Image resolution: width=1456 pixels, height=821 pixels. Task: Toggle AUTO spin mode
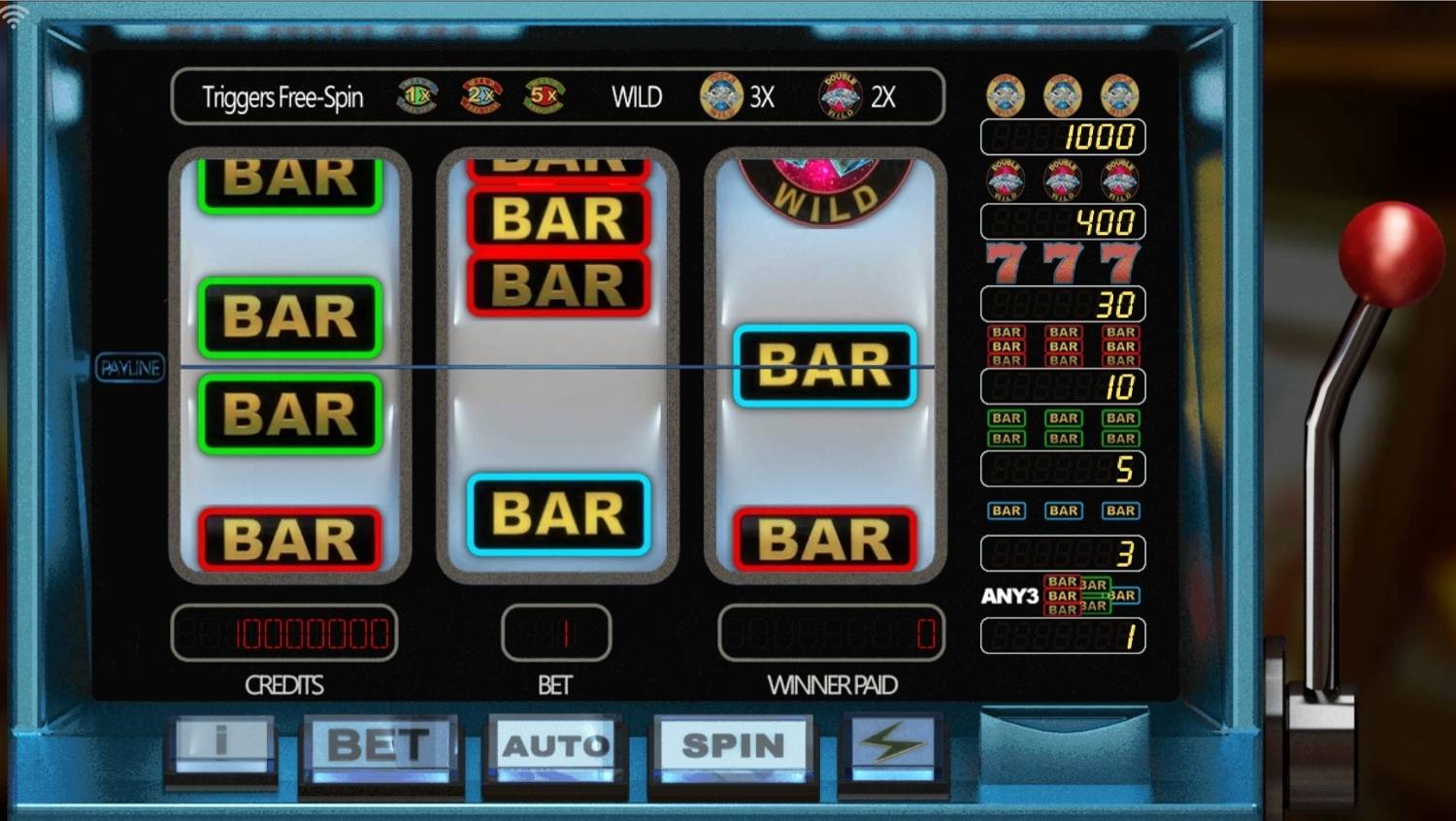pos(555,745)
